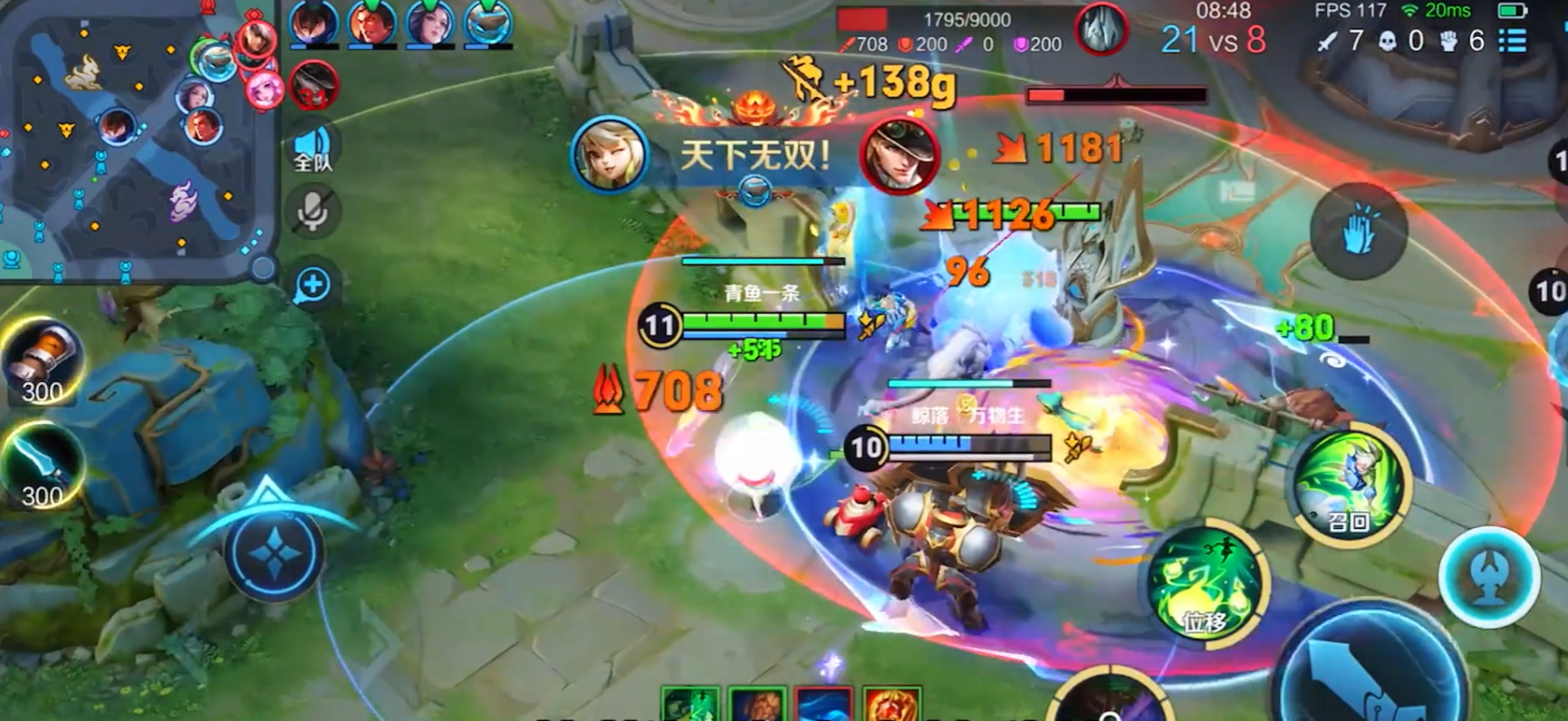Select the red-haired teammate portrait
This screenshot has height=721, width=1568.
371,24
